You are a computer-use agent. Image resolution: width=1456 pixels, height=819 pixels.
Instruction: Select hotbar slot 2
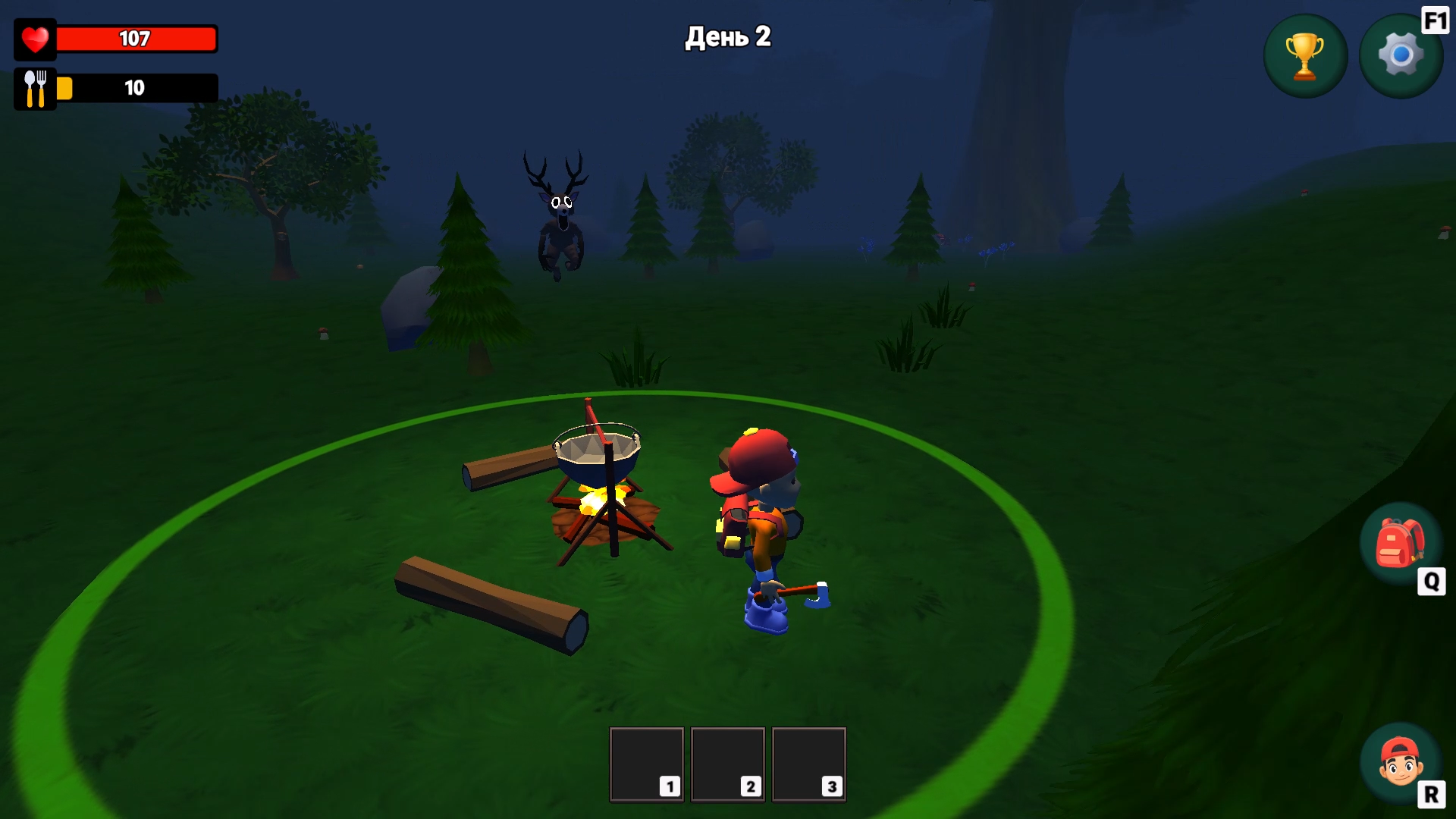click(727, 764)
